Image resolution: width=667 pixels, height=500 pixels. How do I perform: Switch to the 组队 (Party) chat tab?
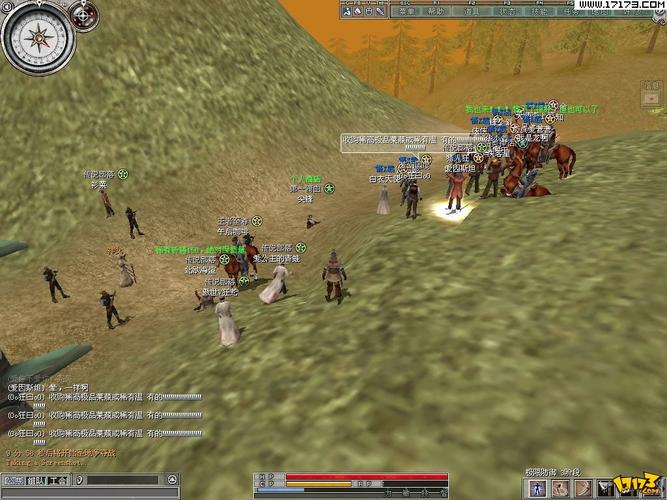(x=34, y=480)
